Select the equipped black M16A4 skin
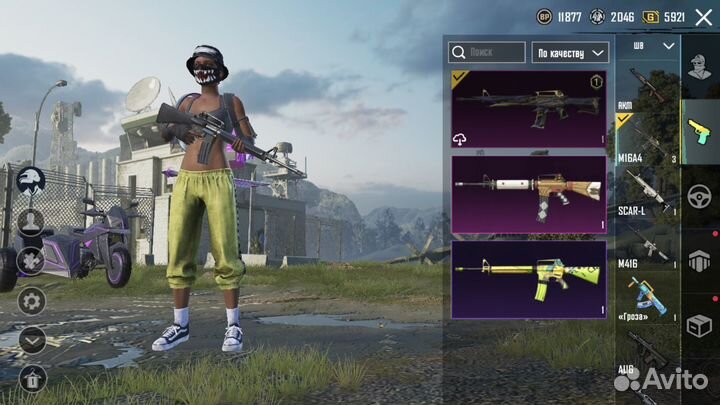 pos(528,108)
